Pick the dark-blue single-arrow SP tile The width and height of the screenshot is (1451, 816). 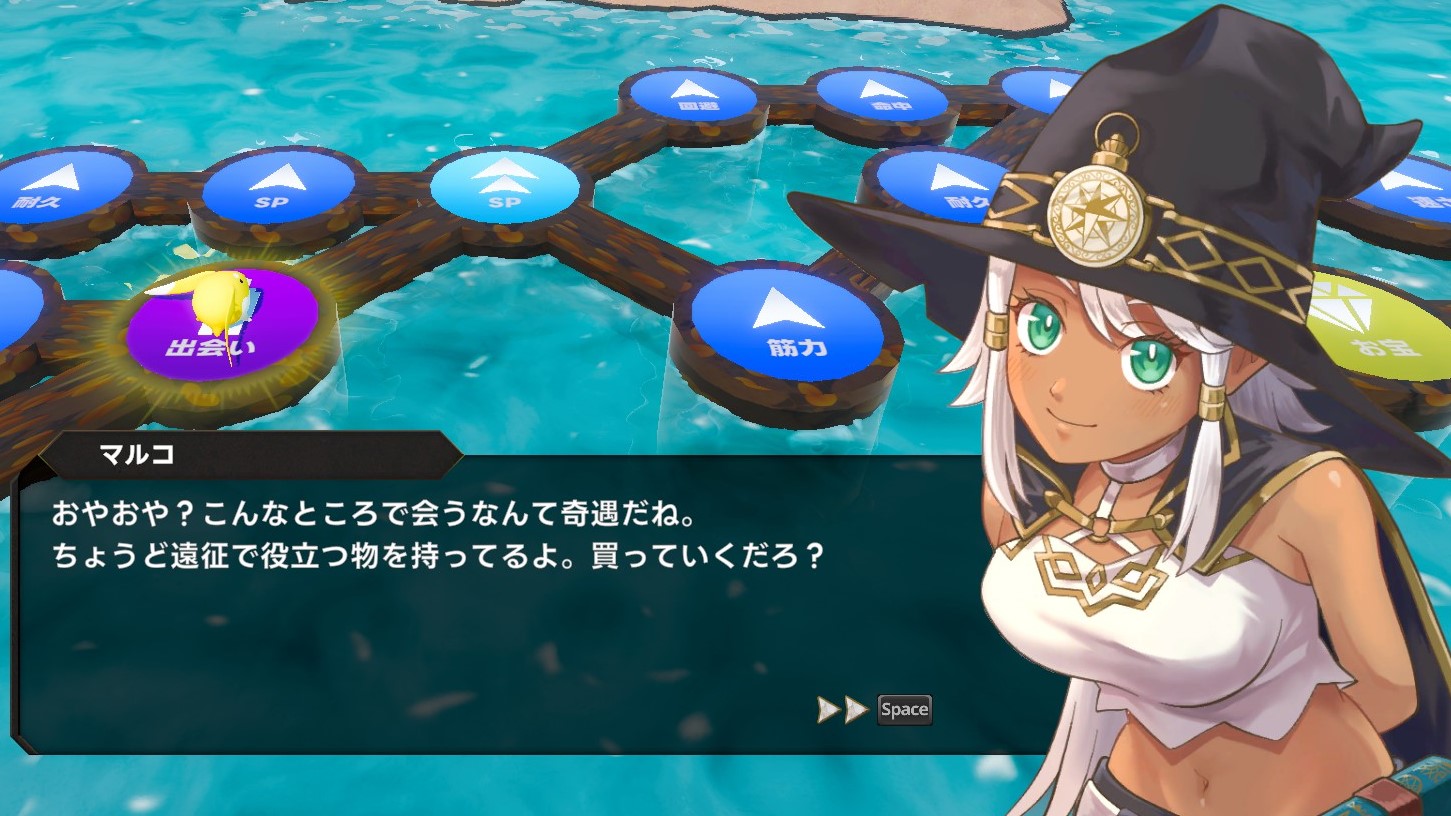[x=278, y=187]
